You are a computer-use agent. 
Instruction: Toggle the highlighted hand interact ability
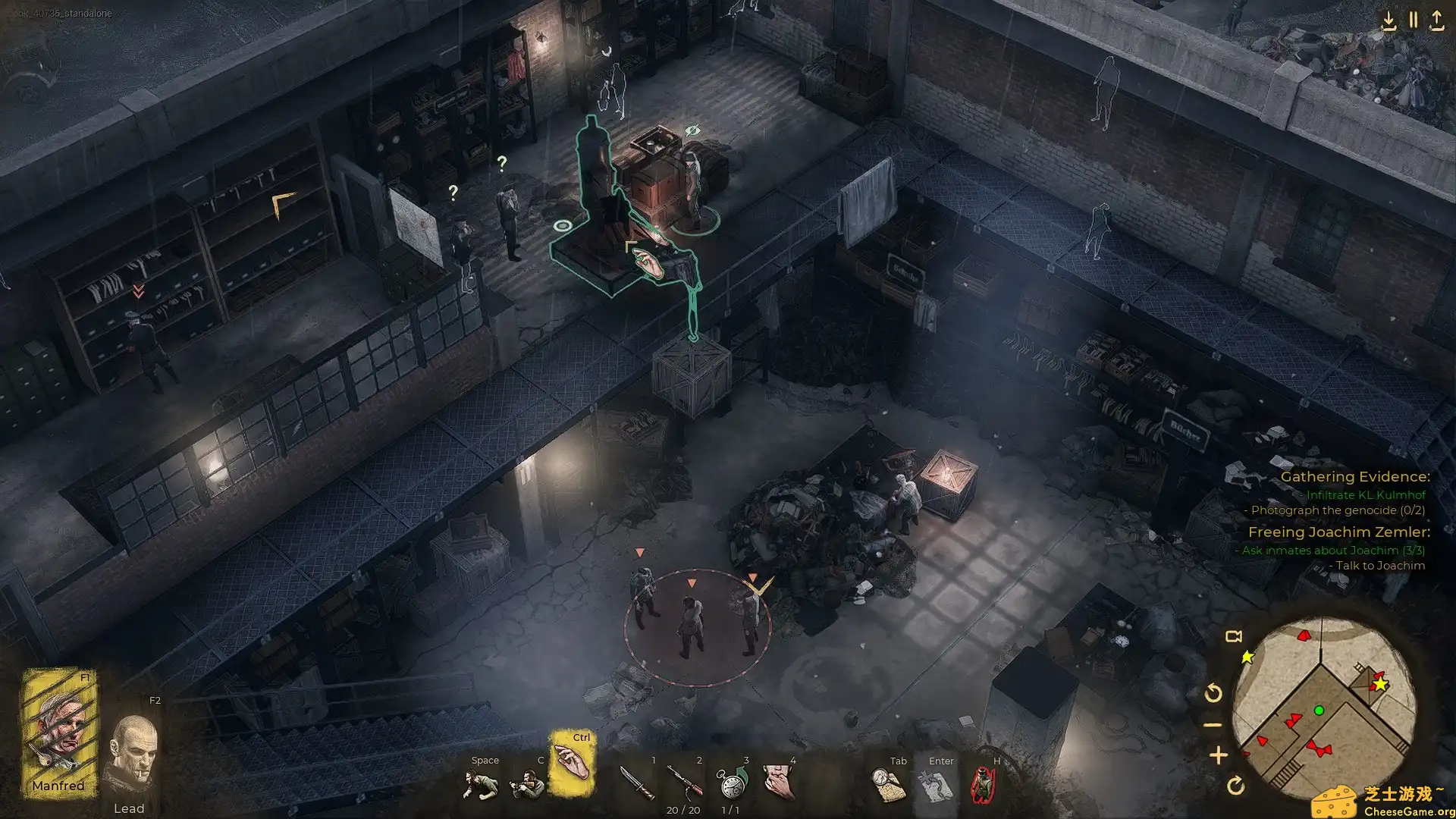click(x=571, y=762)
